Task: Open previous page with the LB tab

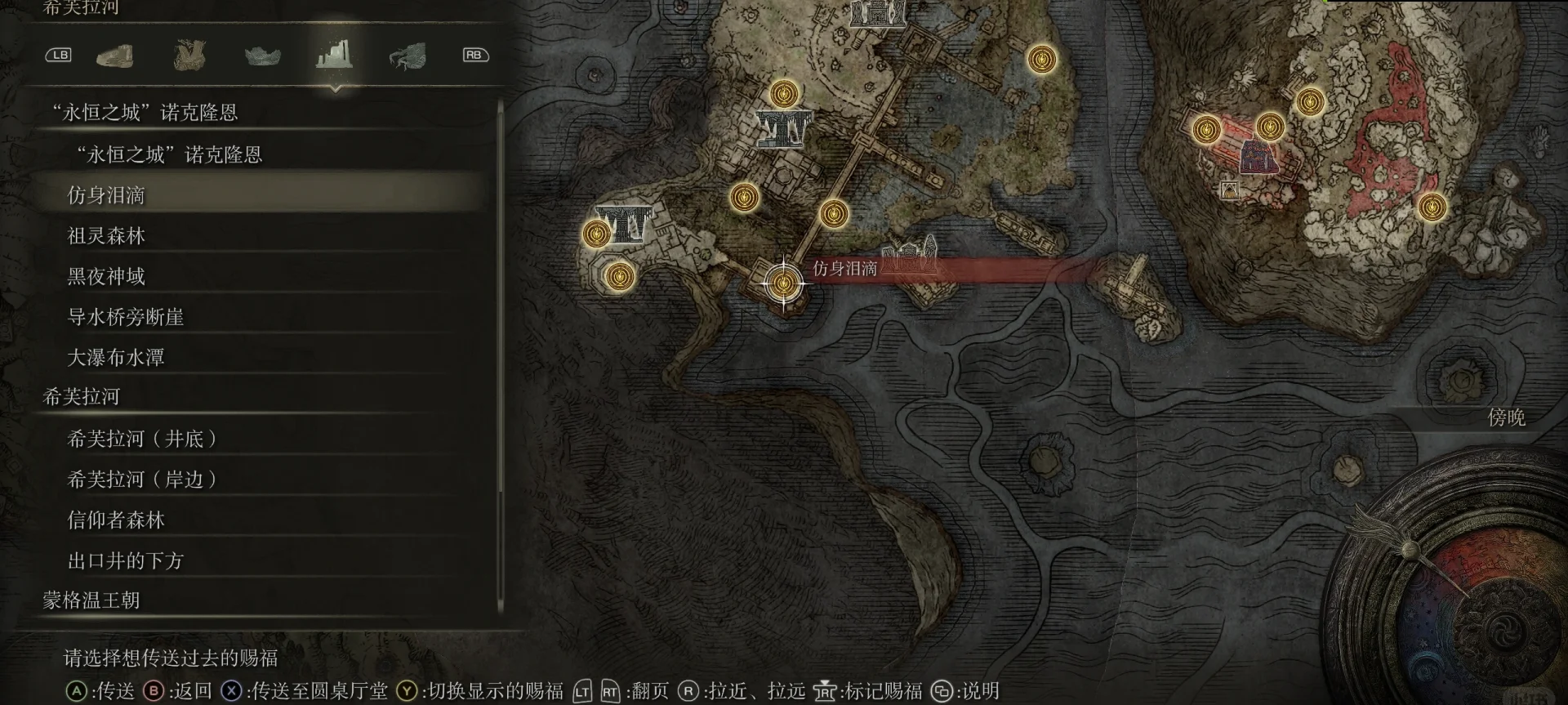Action: click(x=58, y=55)
